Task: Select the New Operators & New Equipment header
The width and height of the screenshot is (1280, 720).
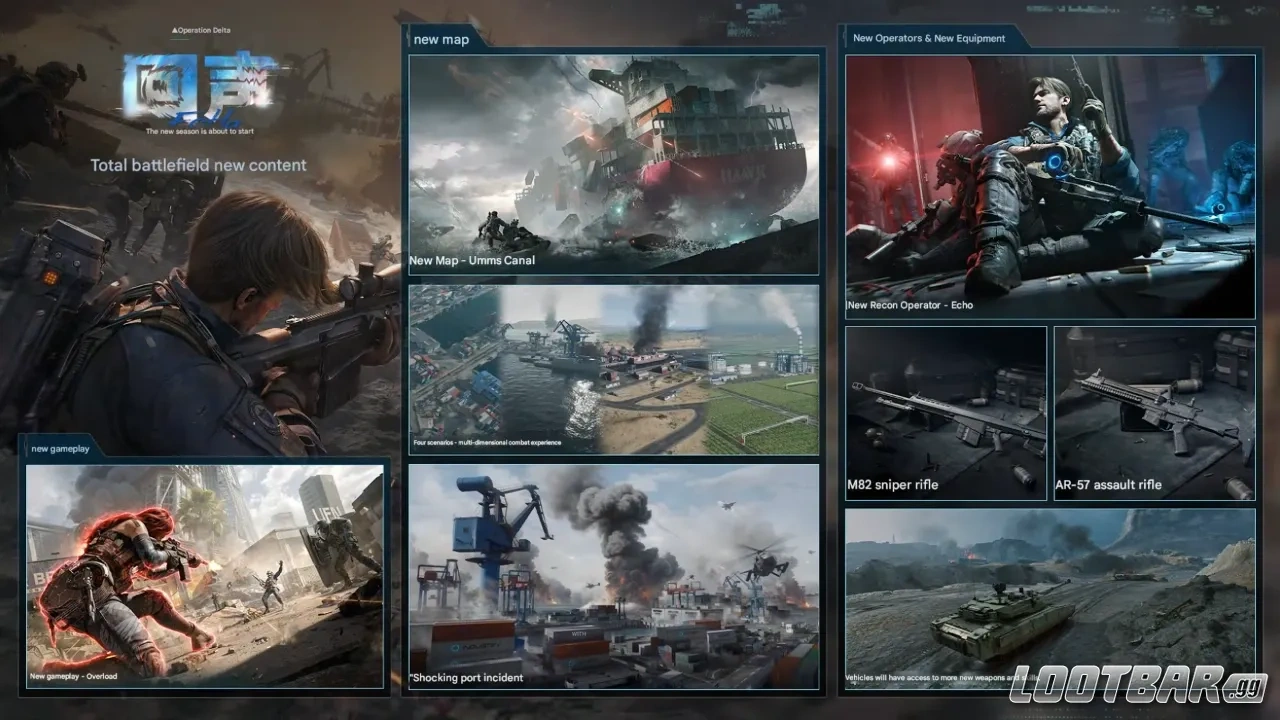Action: pos(928,38)
